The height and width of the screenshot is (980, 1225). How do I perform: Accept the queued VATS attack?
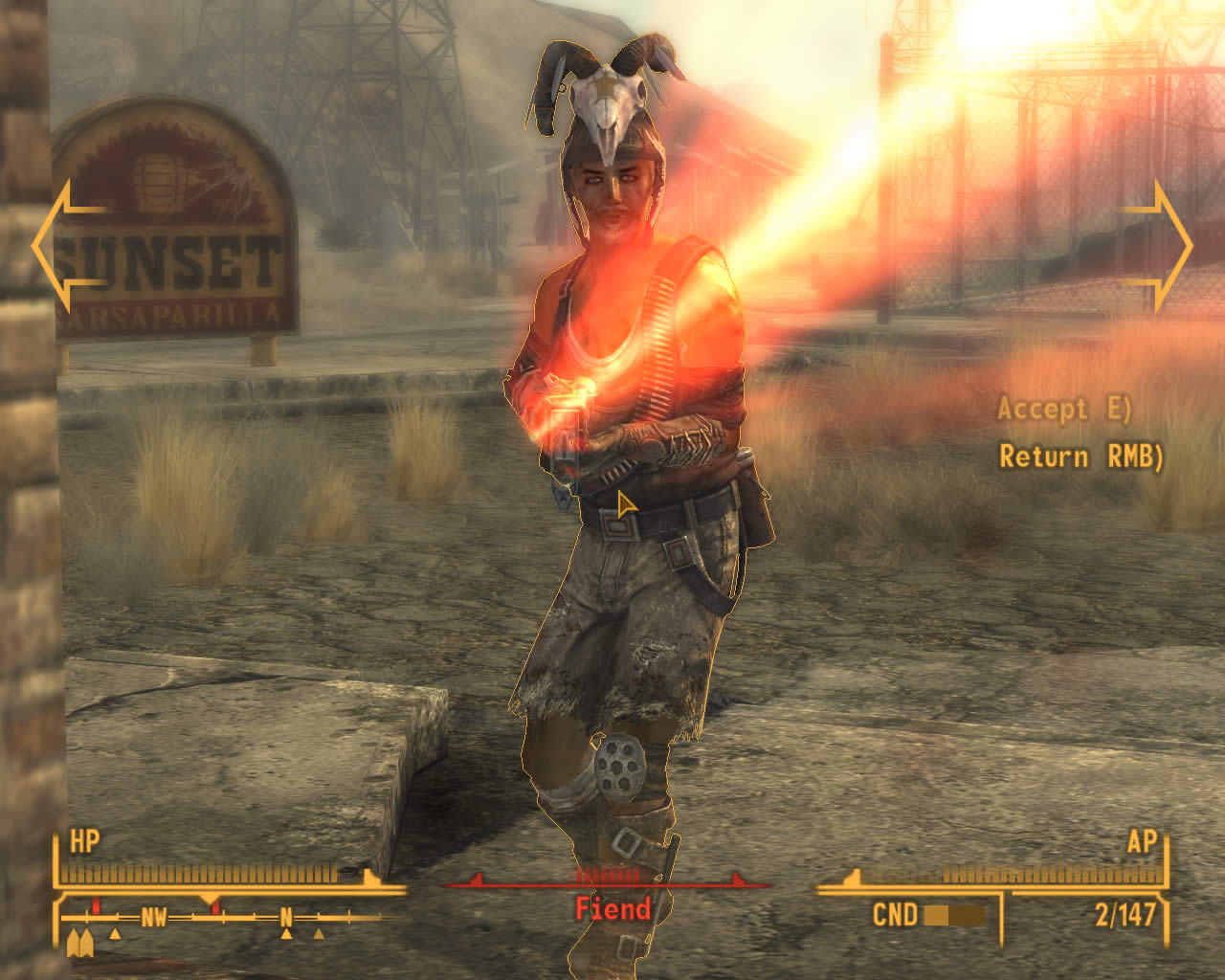click(1063, 409)
